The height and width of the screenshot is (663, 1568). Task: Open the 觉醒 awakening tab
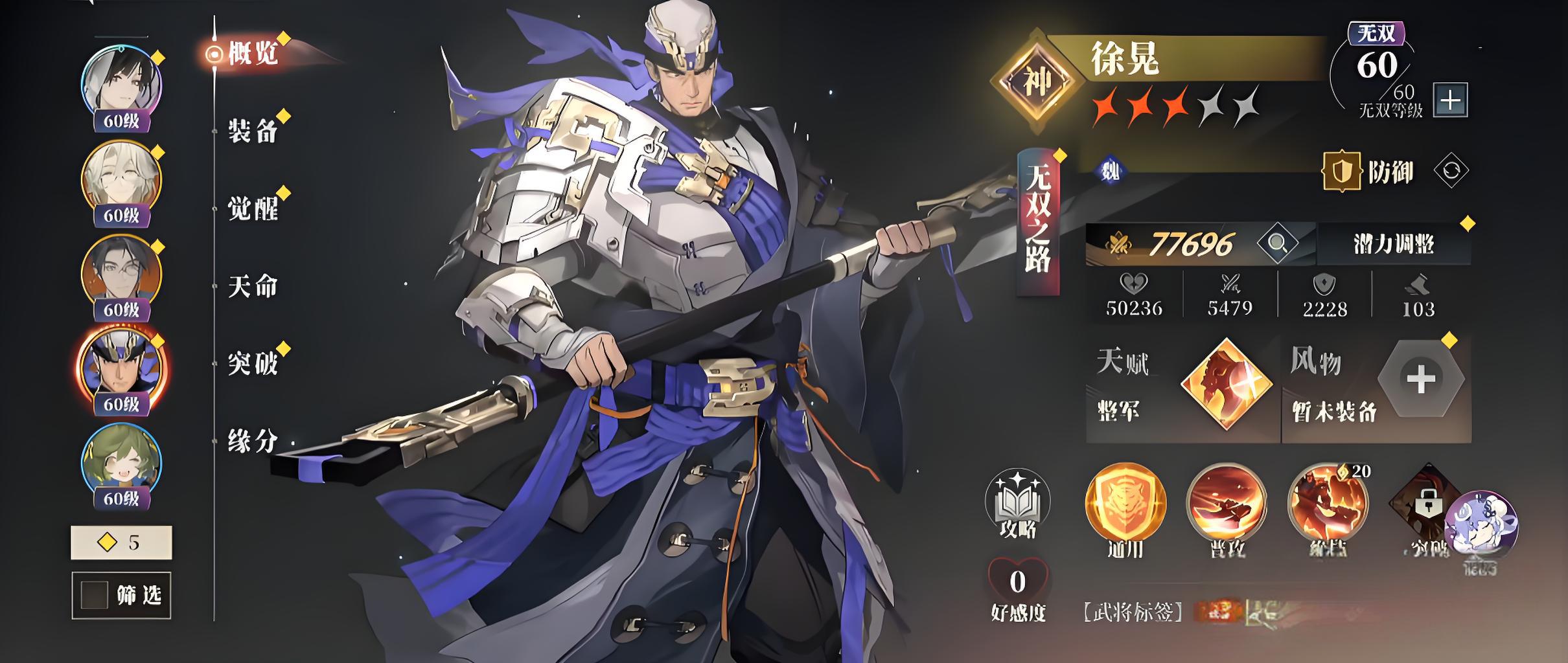click(253, 208)
